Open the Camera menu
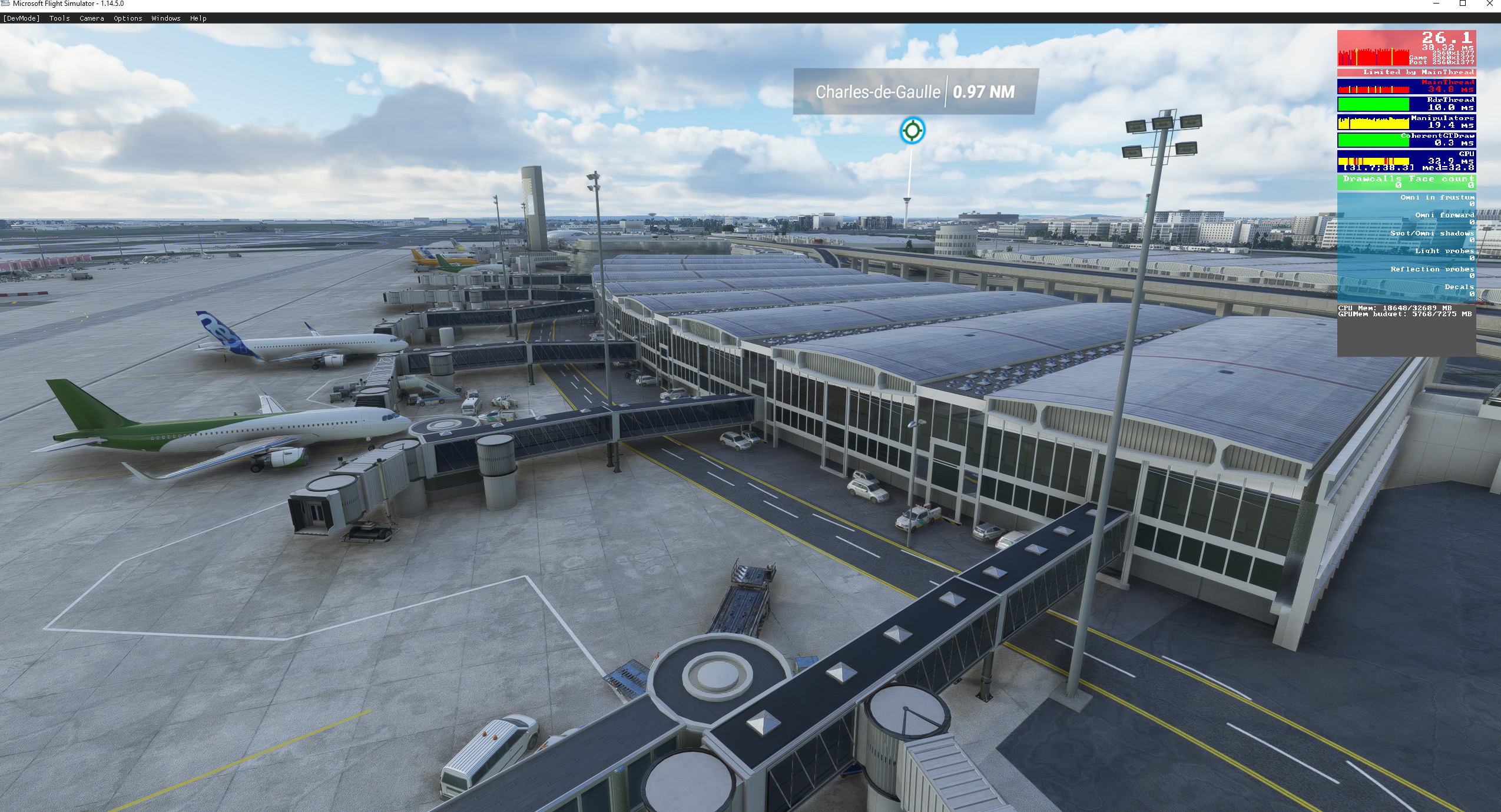 click(x=92, y=18)
